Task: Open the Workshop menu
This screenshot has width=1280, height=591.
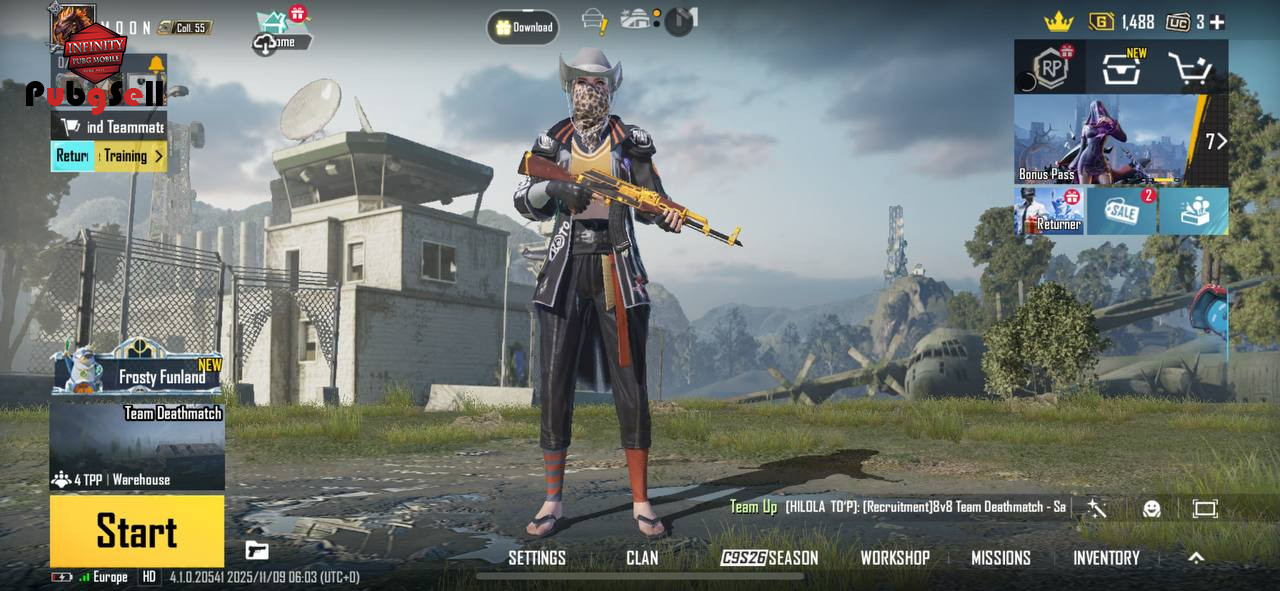Action: tap(895, 558)
